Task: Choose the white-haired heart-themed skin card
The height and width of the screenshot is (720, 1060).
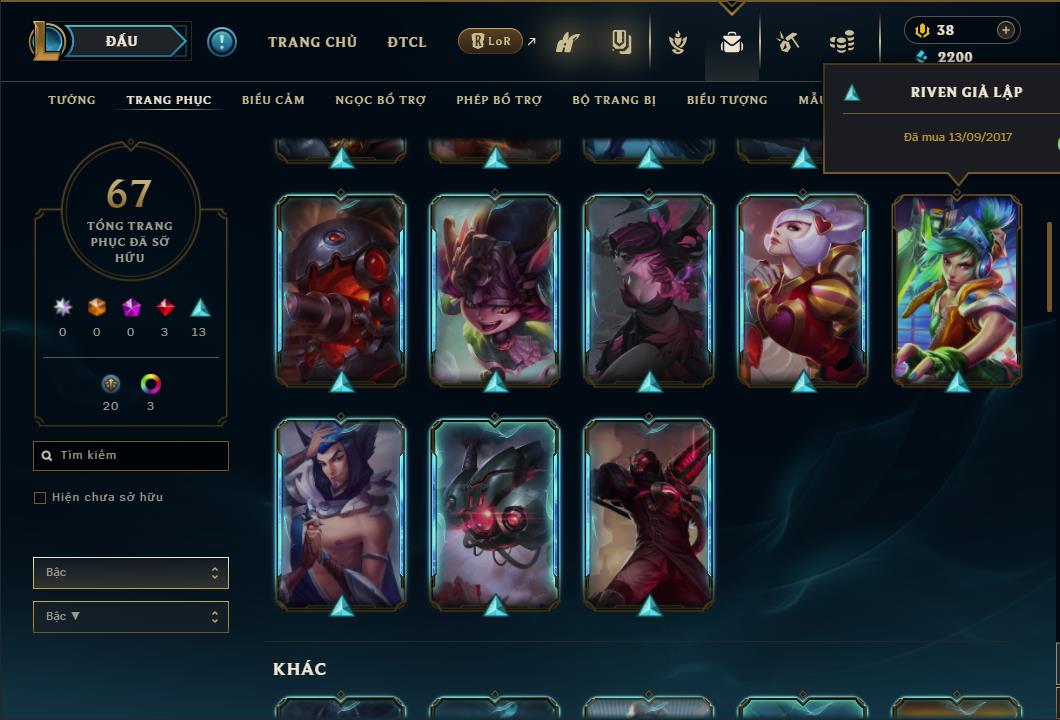Action: (x=803, y=289)
